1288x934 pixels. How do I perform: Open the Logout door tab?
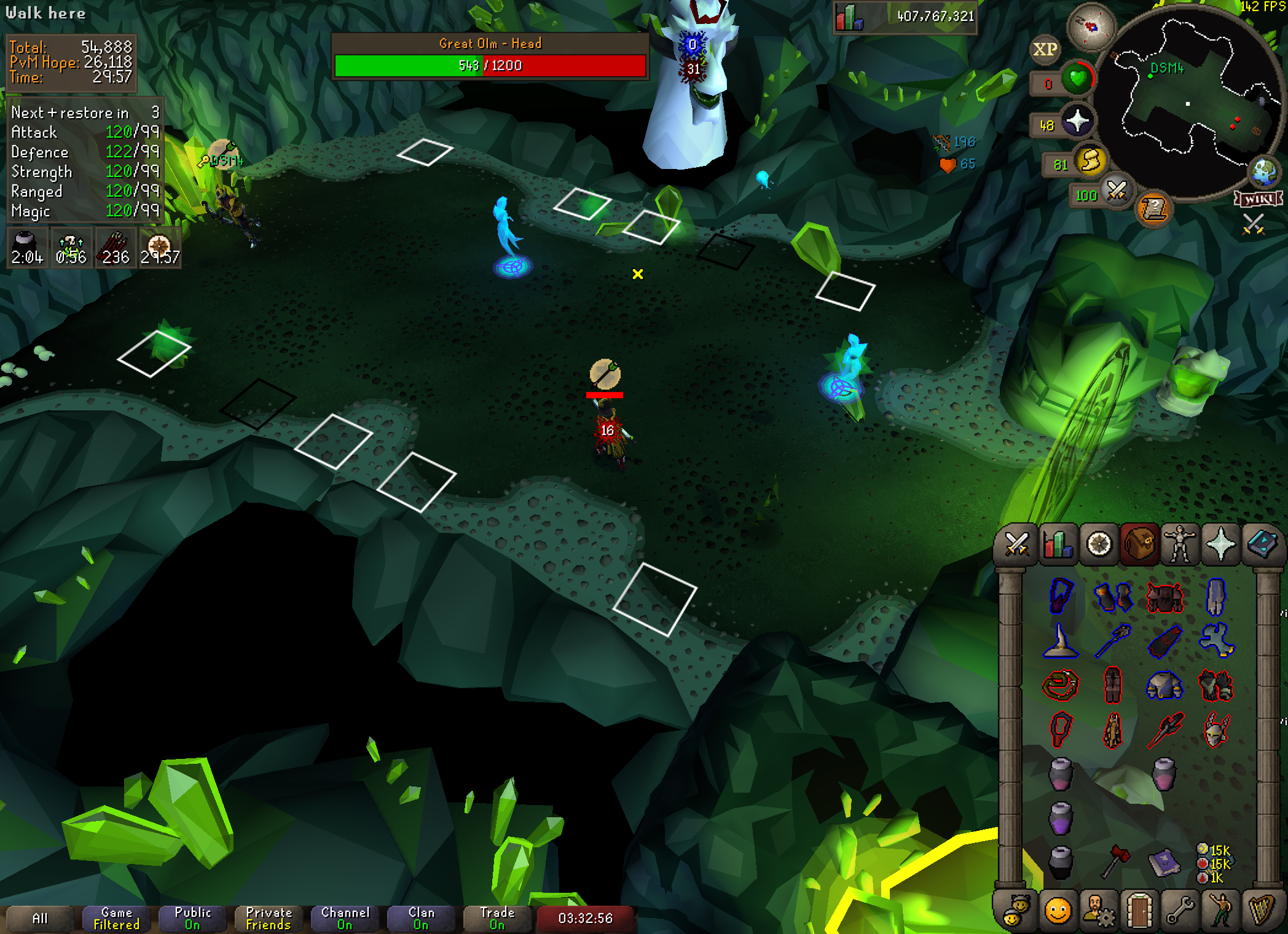1139,911
